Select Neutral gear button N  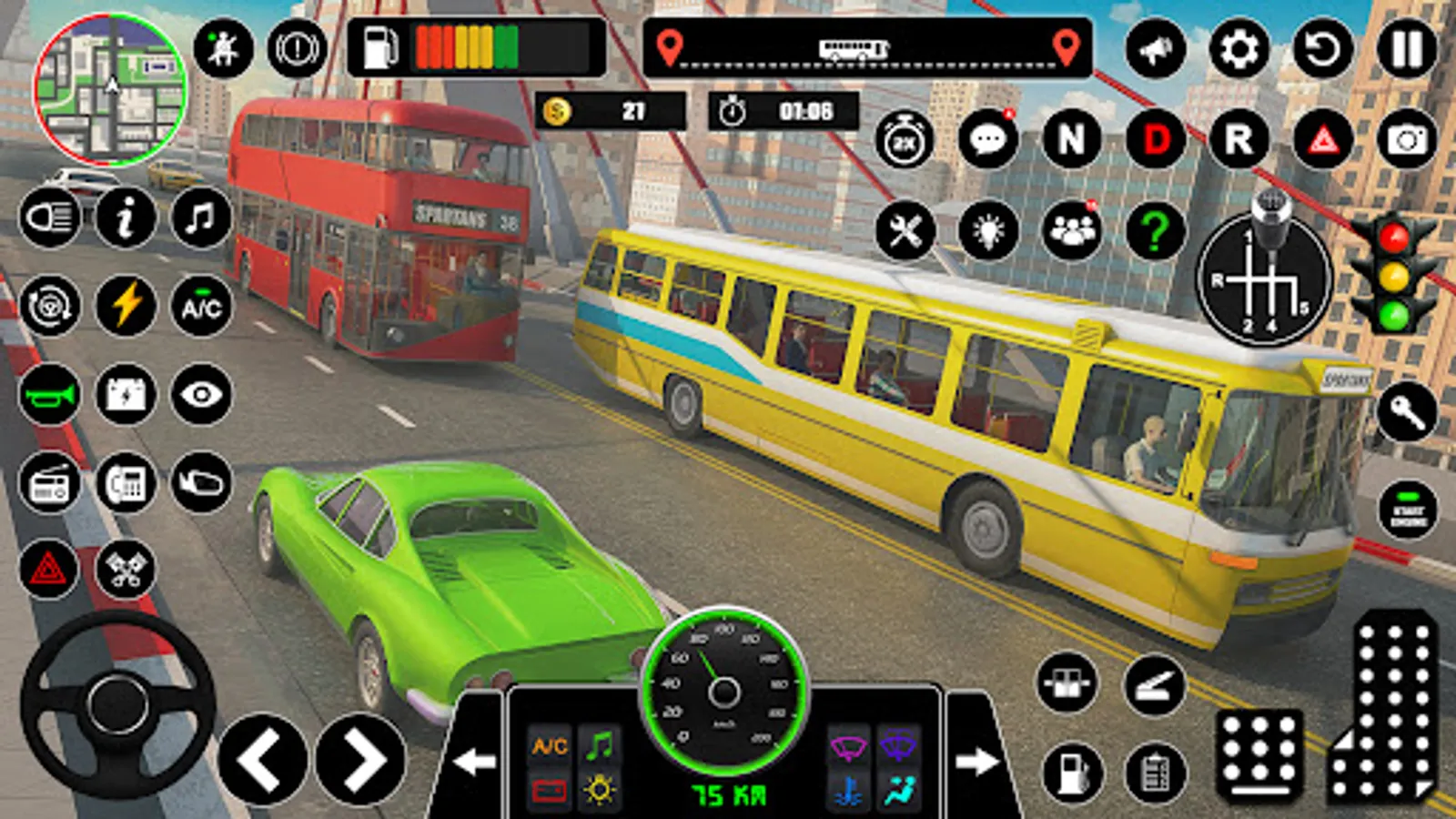1072,140
